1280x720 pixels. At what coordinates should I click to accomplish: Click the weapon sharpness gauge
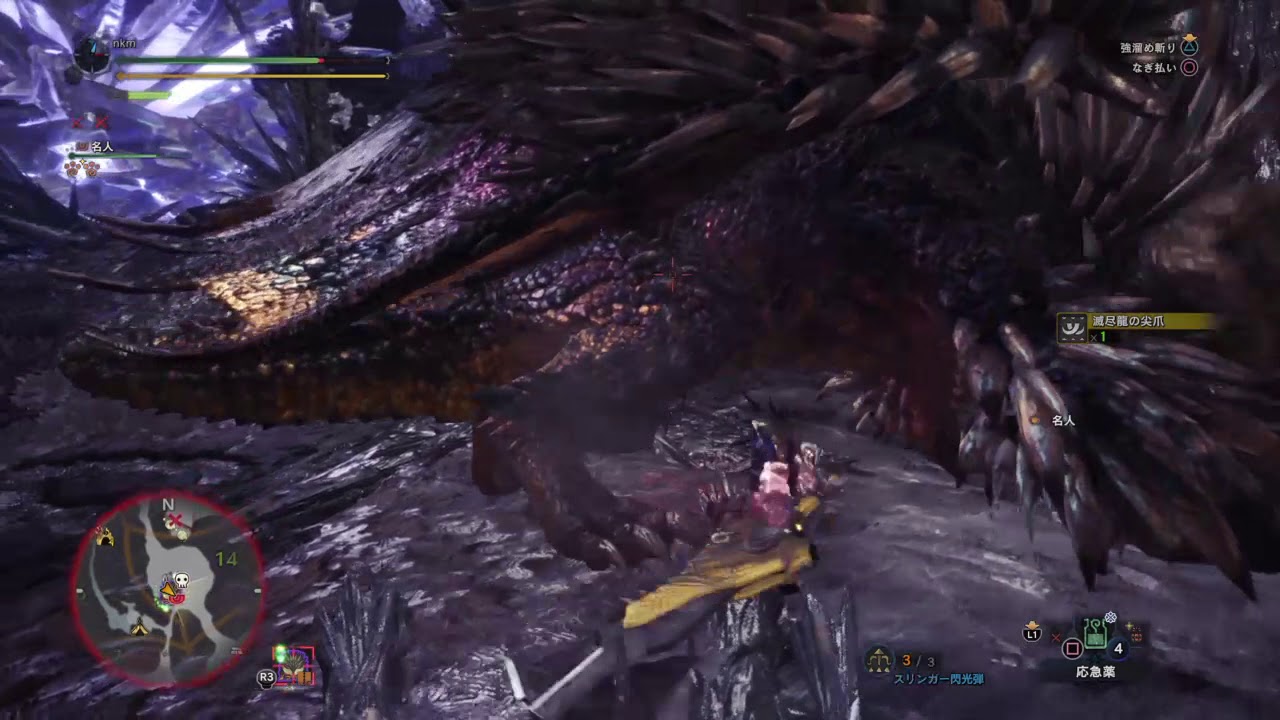pos(147,95)
